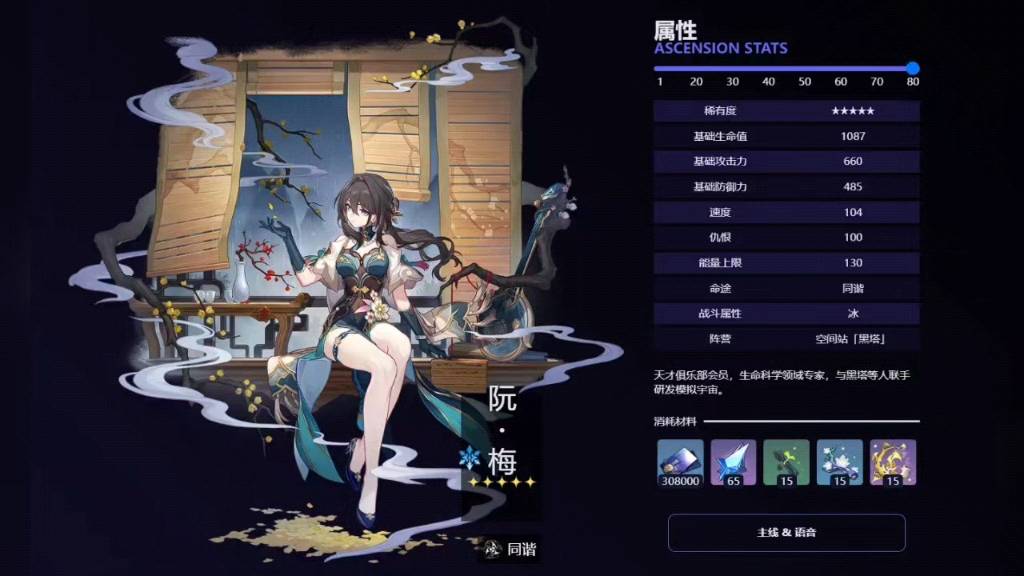Open the 主线 & 语音 button
The width and height of the screenshot is (1024, 576).
click(x=786, y=532)
